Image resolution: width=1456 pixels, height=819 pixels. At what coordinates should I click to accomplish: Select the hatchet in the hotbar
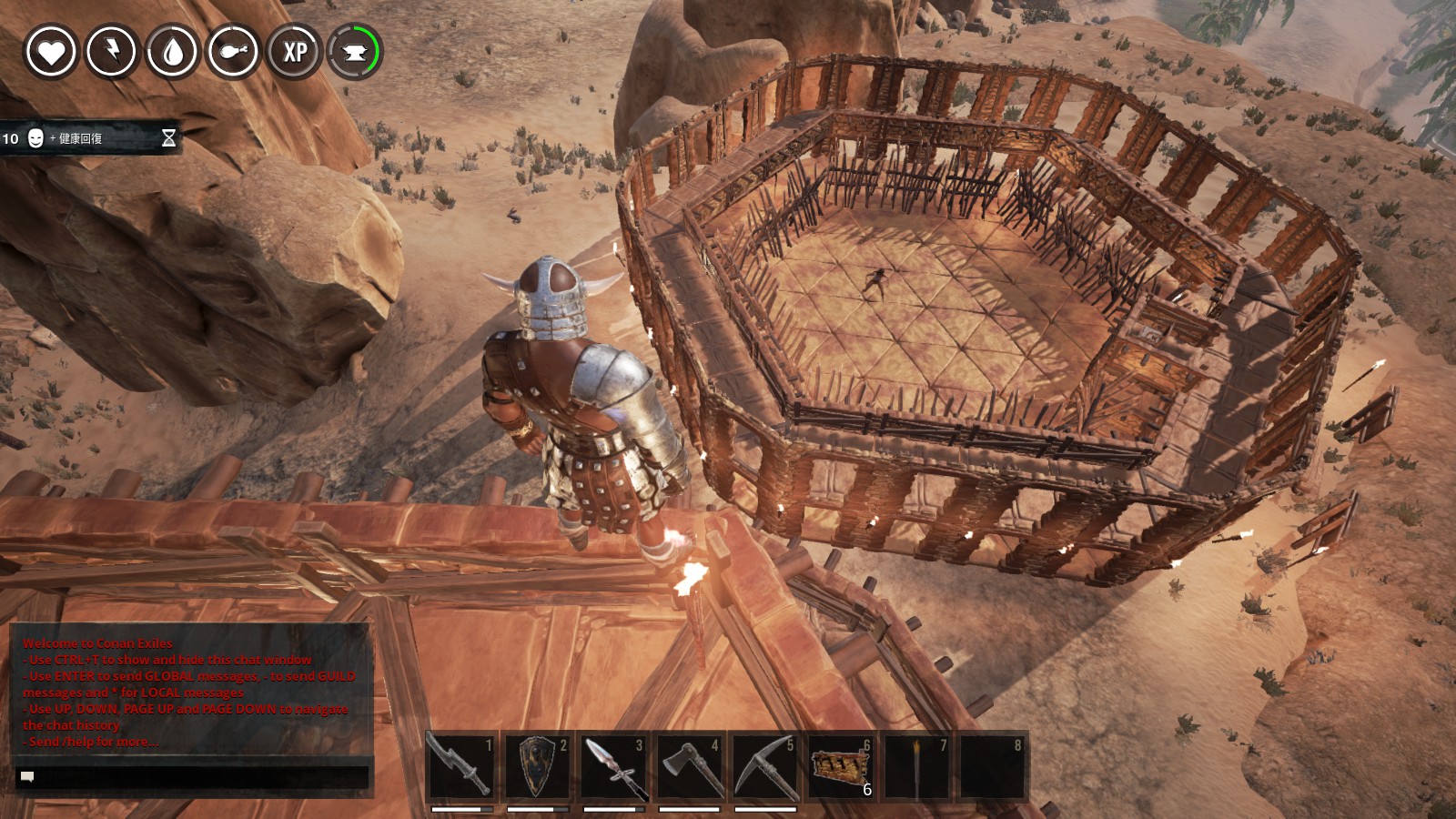click(x=689, y=767)
